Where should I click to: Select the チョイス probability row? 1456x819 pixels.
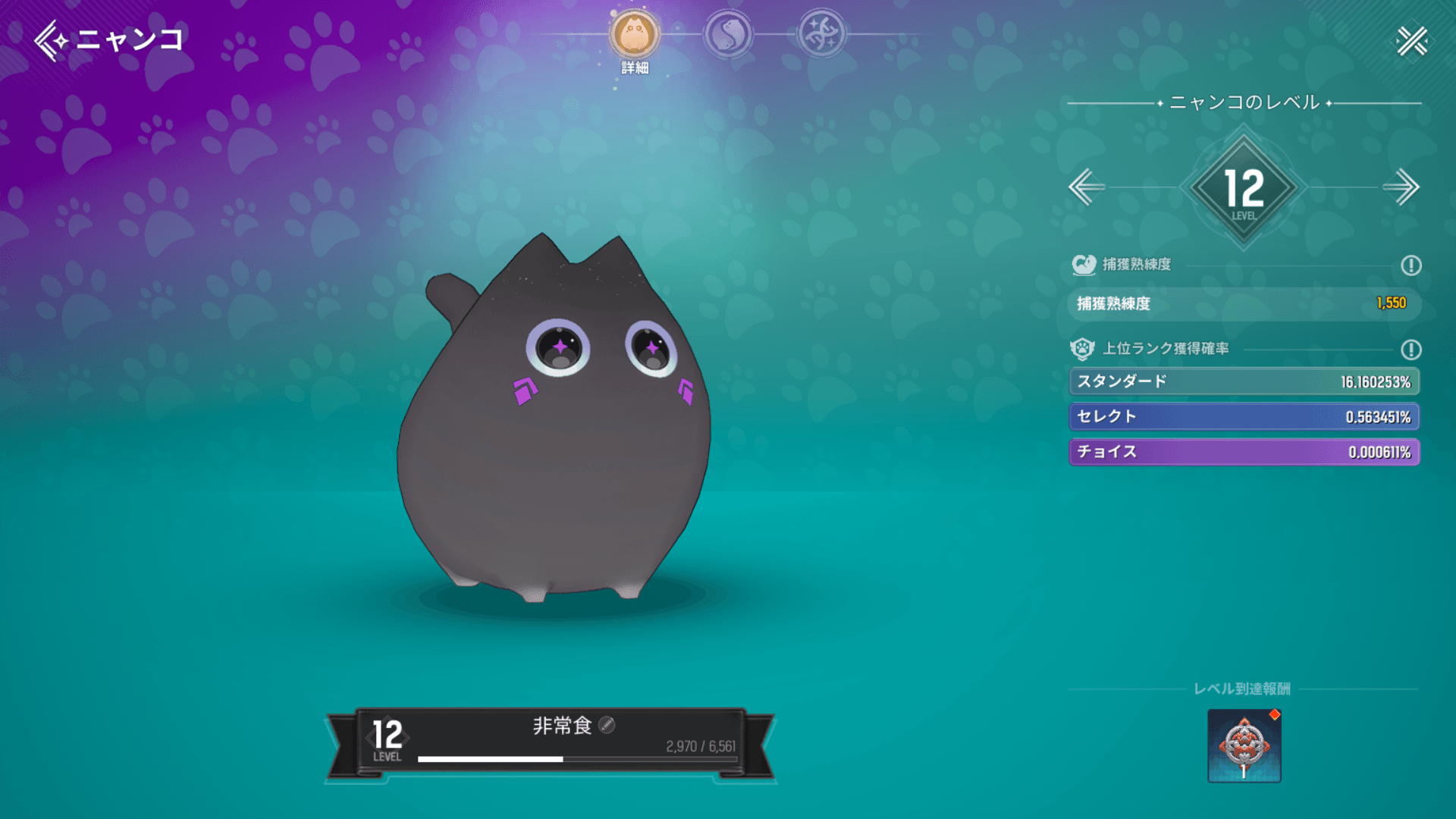[1244, 452]
